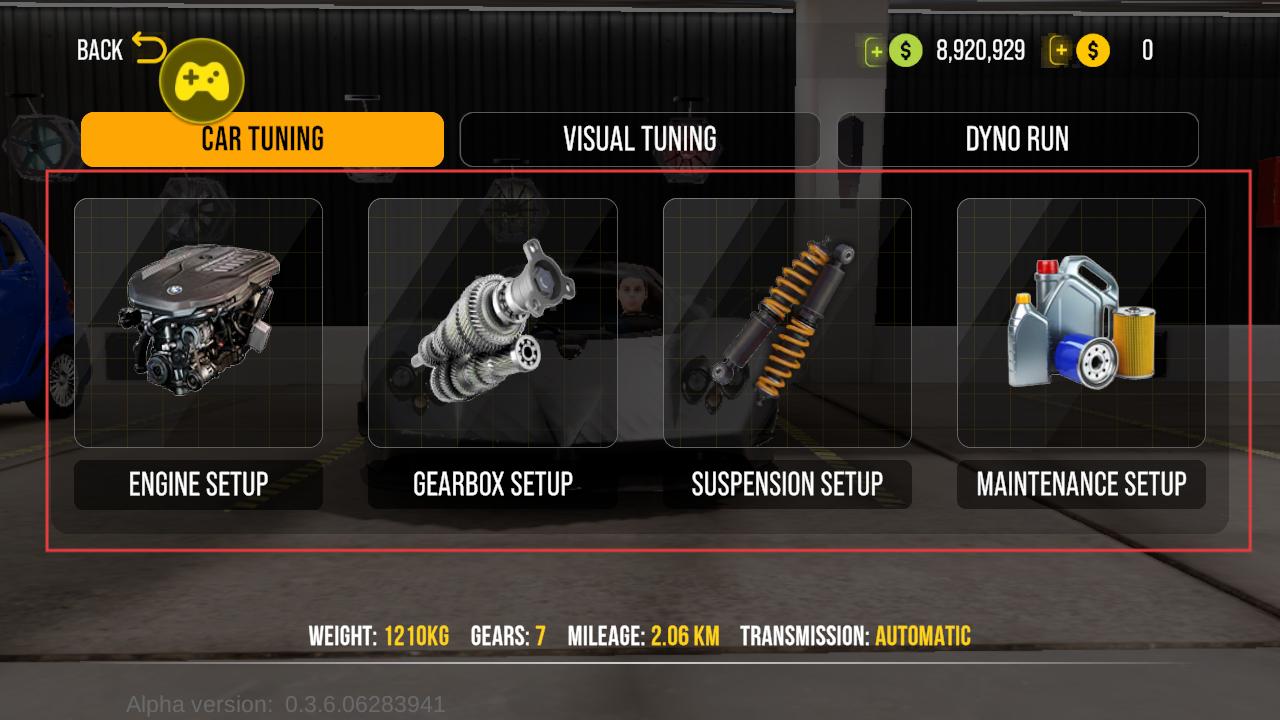Switch to the Car Tuning tab
The image size is (1280, 720).
click(262, 139)
